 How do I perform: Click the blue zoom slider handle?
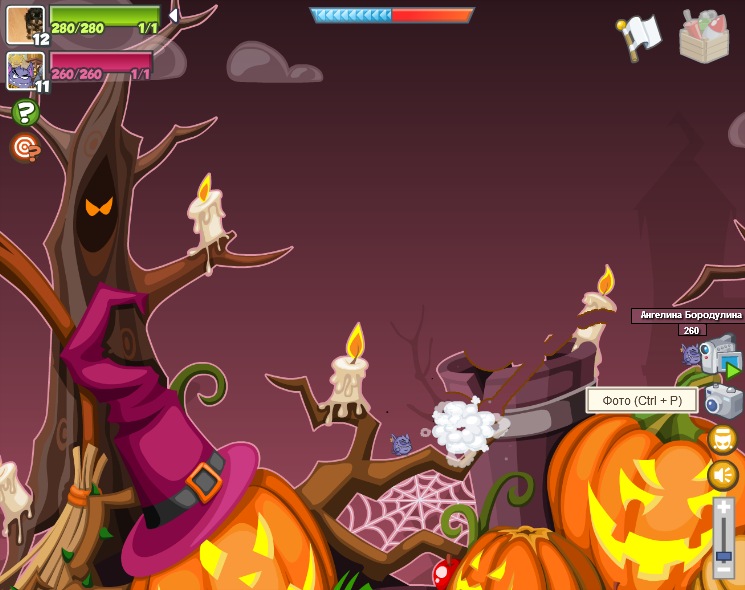pos(723,556)
